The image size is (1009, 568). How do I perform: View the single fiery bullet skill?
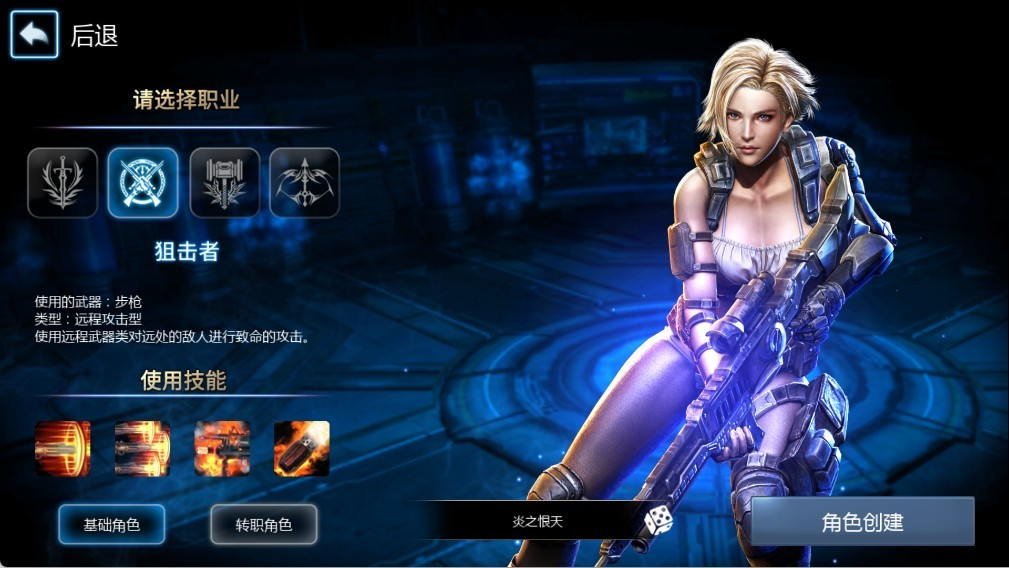coord(63,448)
